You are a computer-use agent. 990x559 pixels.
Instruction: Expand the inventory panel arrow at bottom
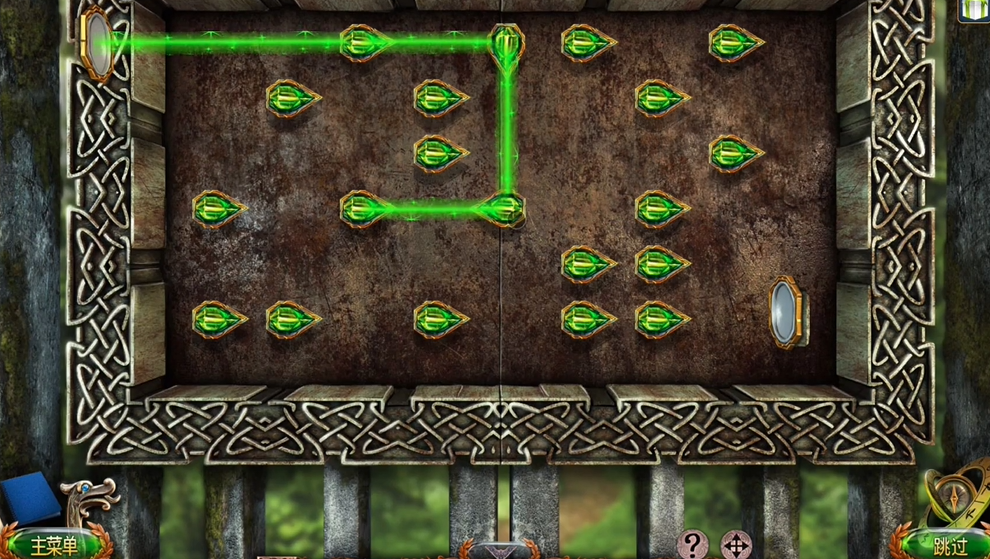pyautogui.click(x=499, y=551)
